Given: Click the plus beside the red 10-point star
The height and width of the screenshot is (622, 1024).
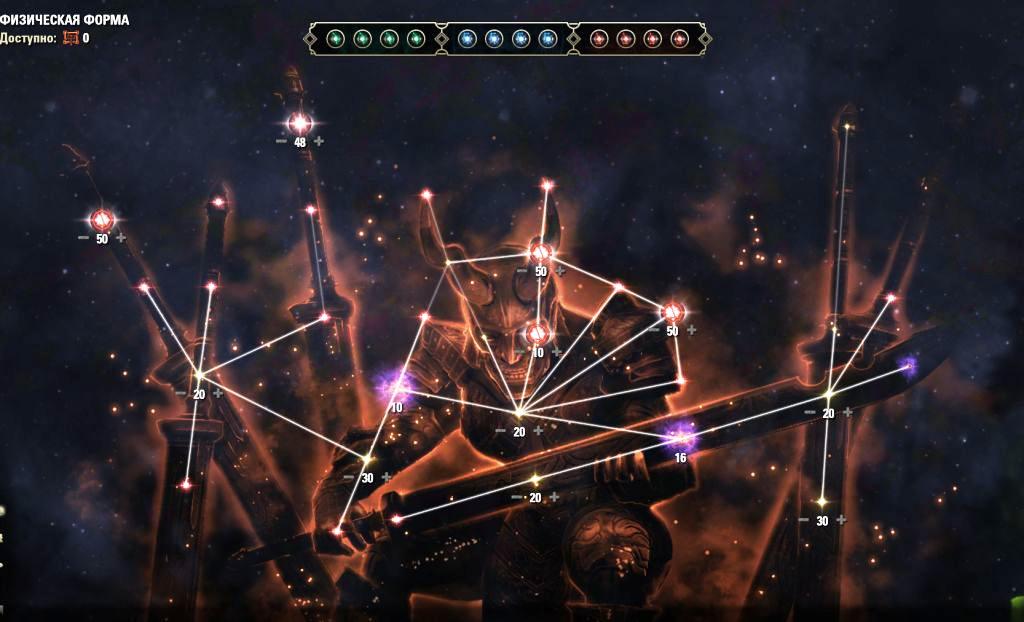Looking at the screenshot, I should [557, 352].
